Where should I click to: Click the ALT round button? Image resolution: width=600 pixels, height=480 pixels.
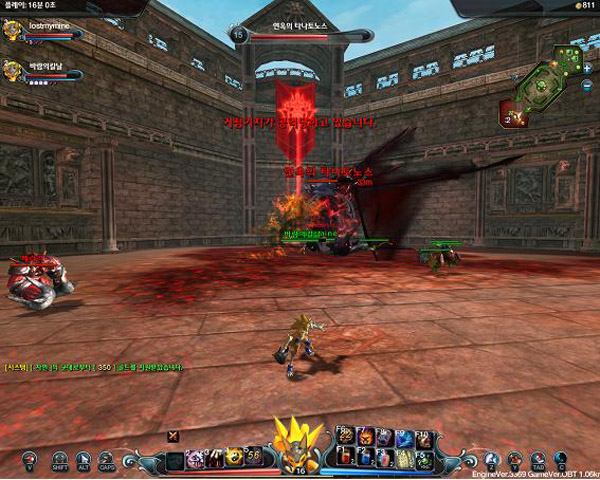(x=84, y=459)
